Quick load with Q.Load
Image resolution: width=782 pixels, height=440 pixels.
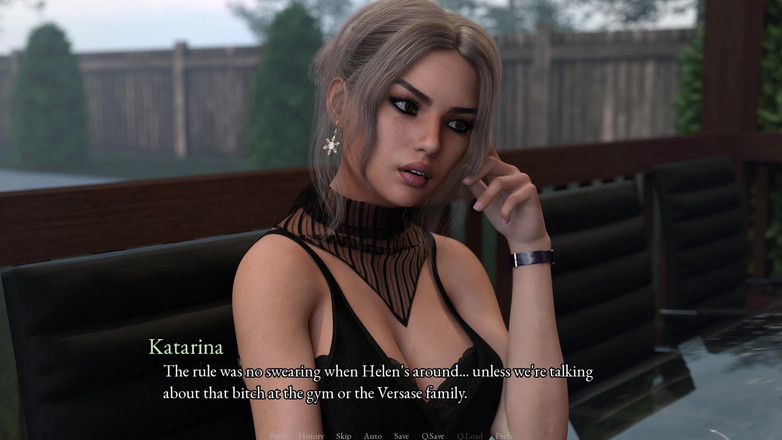click(x=470, y=436)
